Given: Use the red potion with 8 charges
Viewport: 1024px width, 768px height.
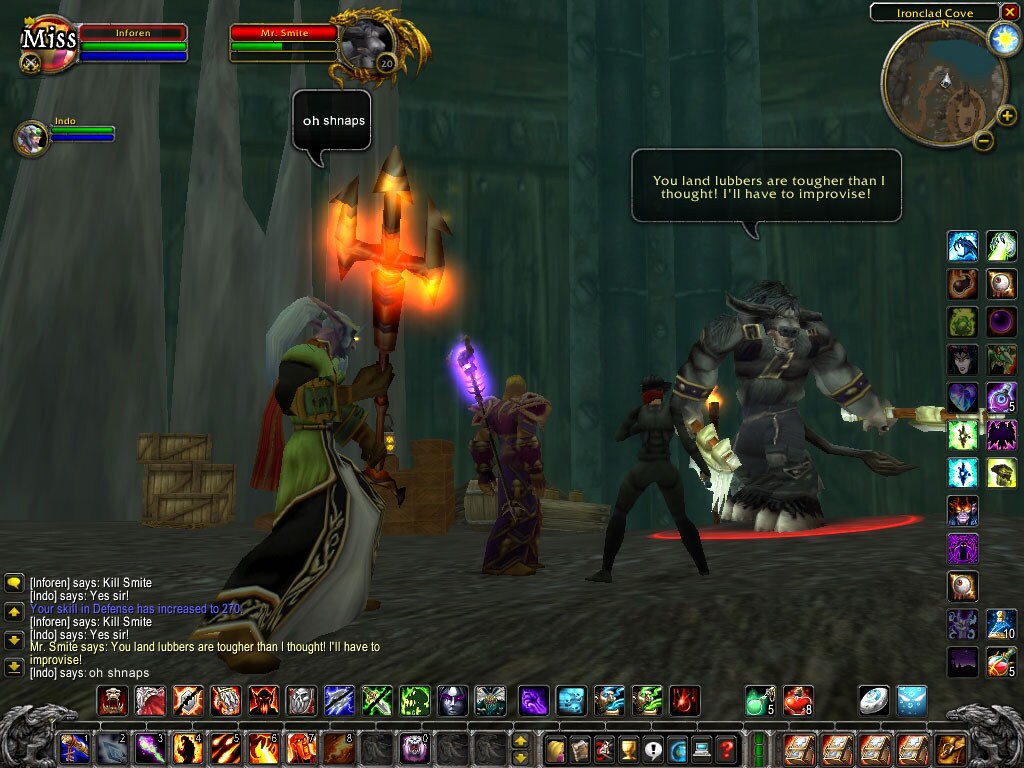Looking at the screenshot, I should point(798,700).
